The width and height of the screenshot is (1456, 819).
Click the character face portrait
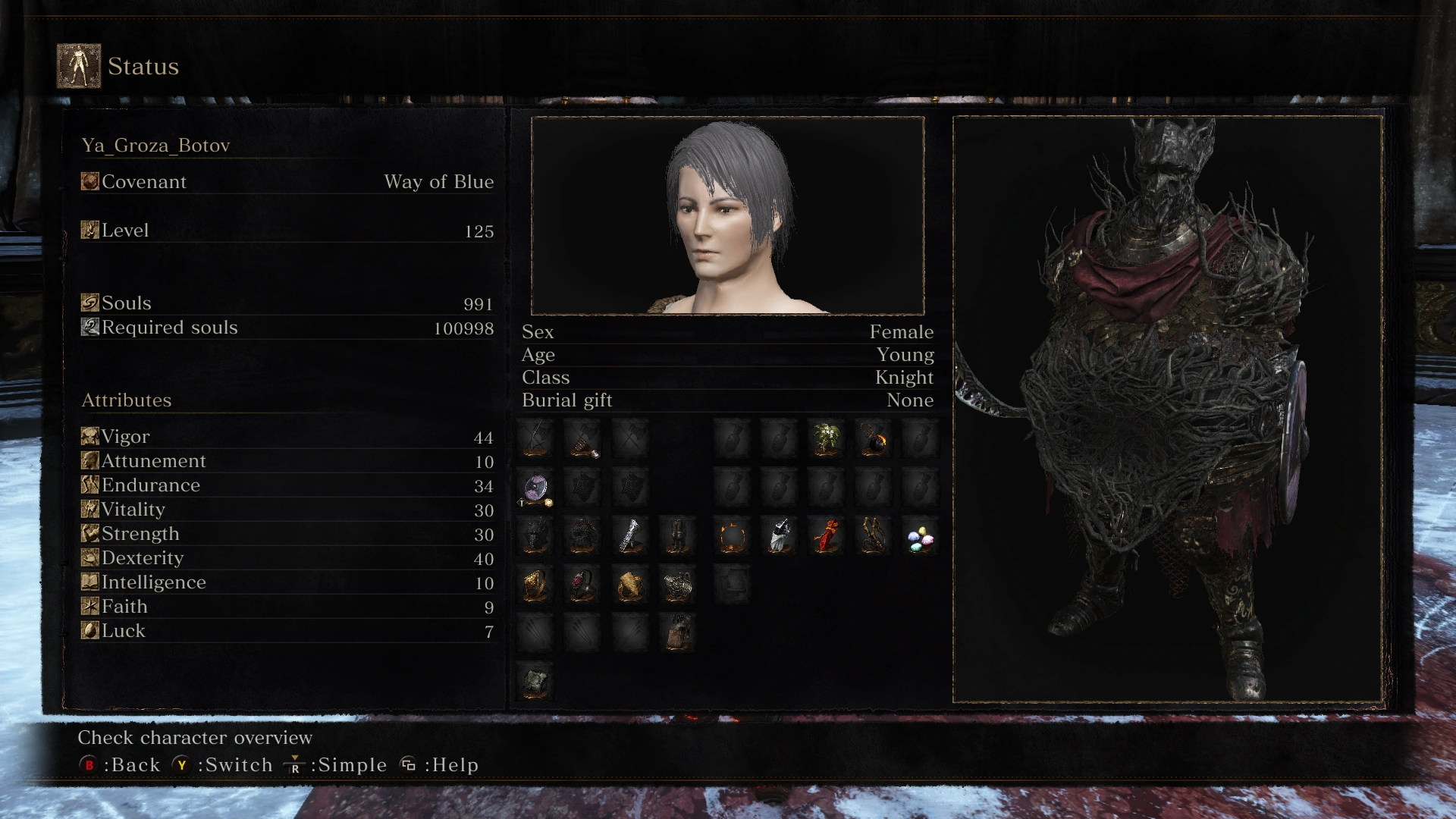[727, 216]
